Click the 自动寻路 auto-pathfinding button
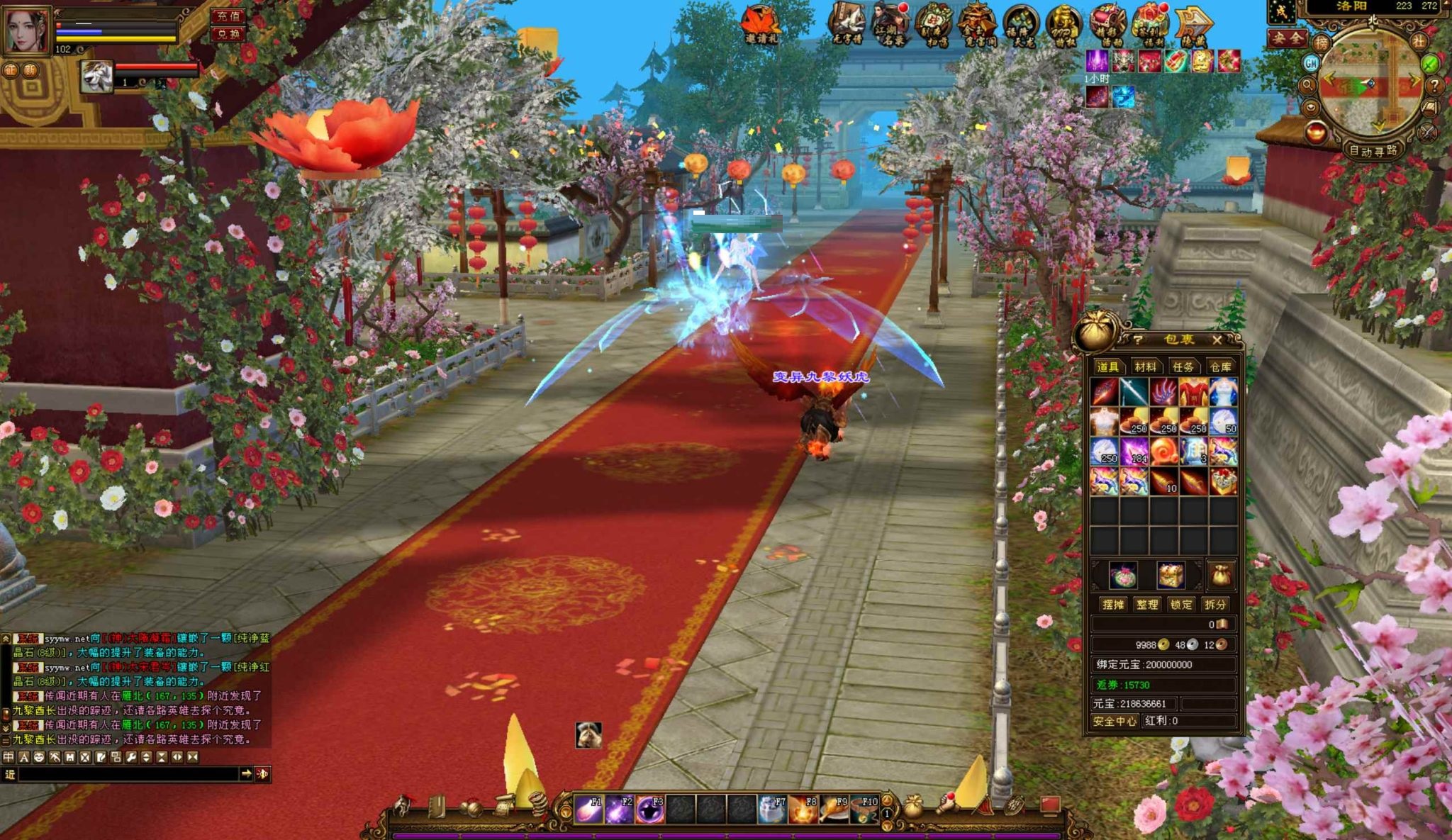 click(x=1373, y=151)
